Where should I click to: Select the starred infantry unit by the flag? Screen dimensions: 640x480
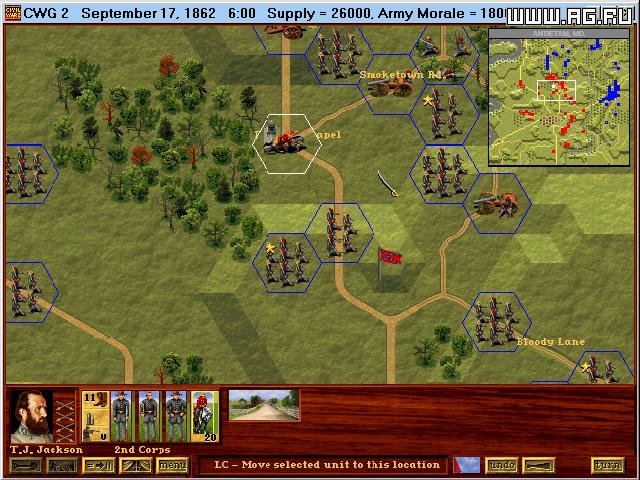coord(286,262)
